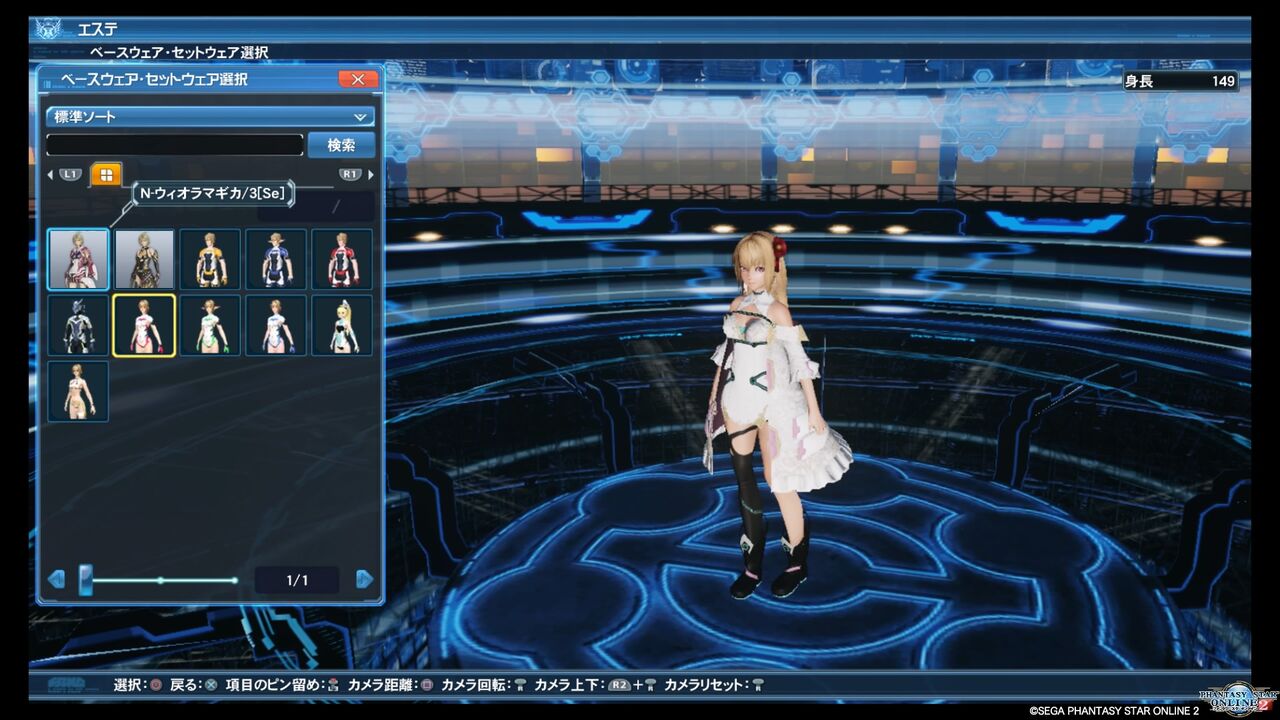Click inside the search text field
The image size is (1280, 720).
click(175, 145)
